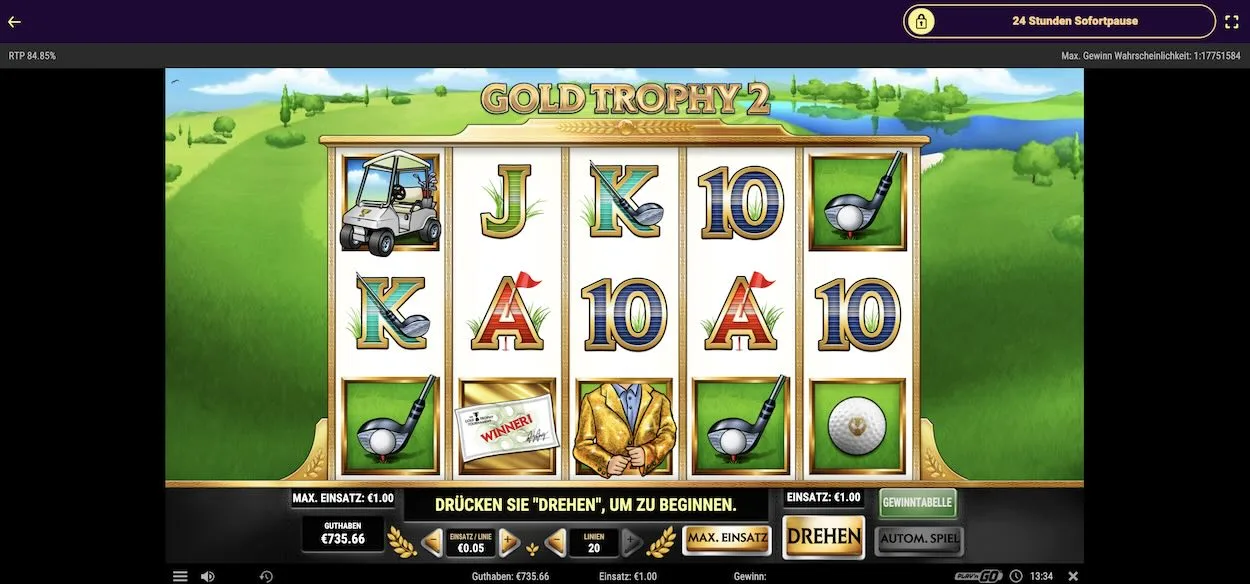Image resolution: width=1250 pixels, height=584 pixels.
Task: Increase the number of Linien
Action: [632, 543]
